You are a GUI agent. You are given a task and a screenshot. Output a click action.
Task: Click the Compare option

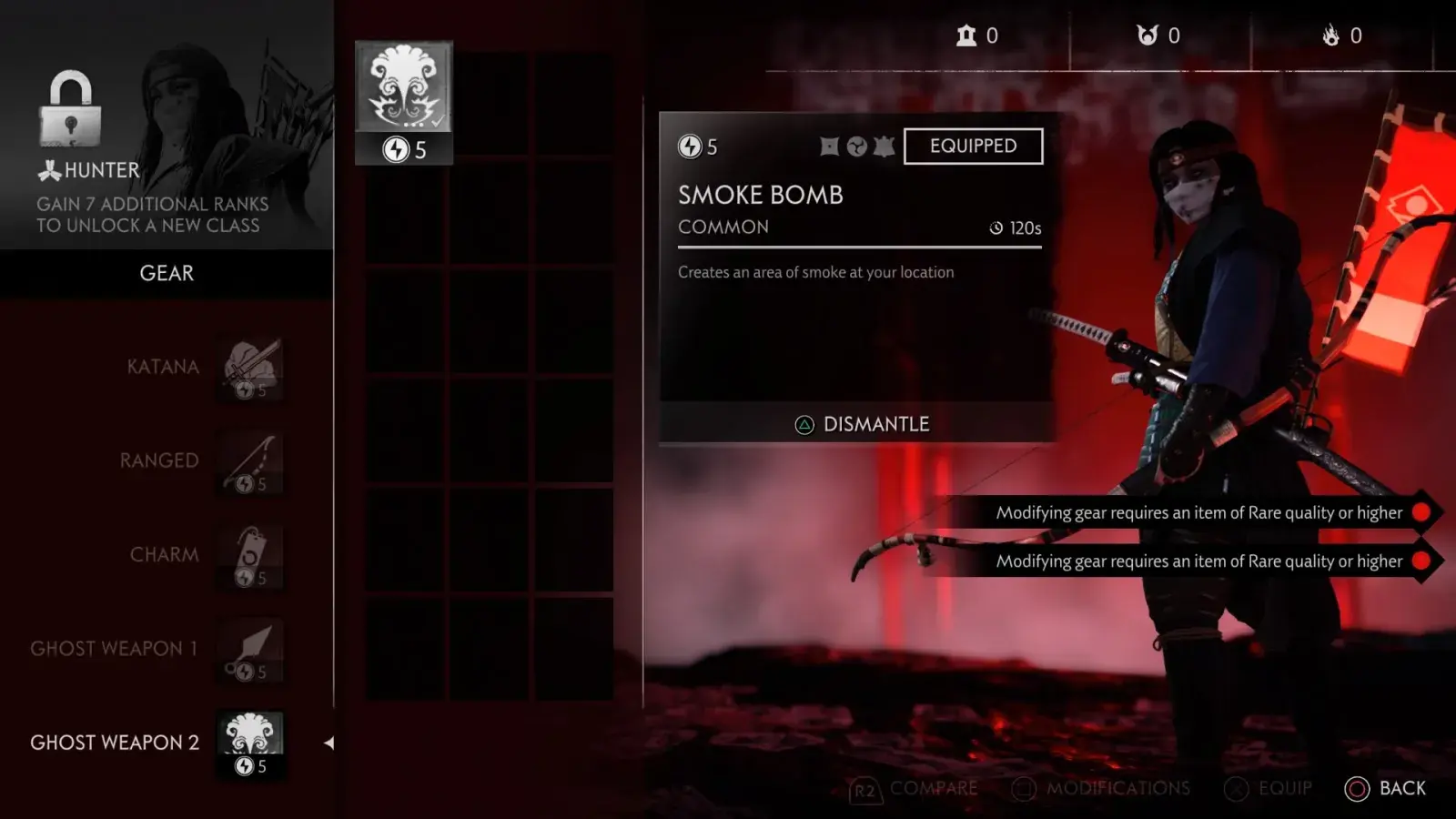click(915, 789)
